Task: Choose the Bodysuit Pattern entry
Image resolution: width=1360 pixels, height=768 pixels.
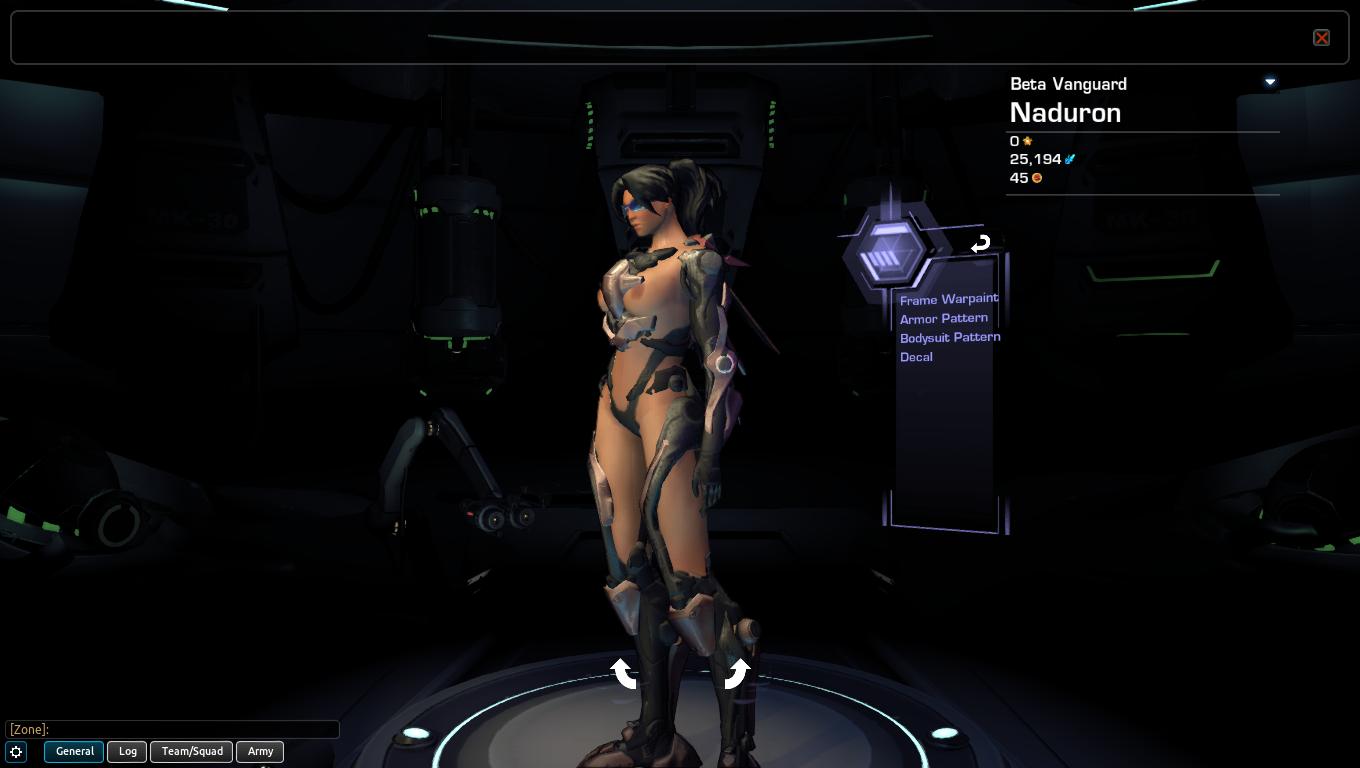Action: click(949, 337)
